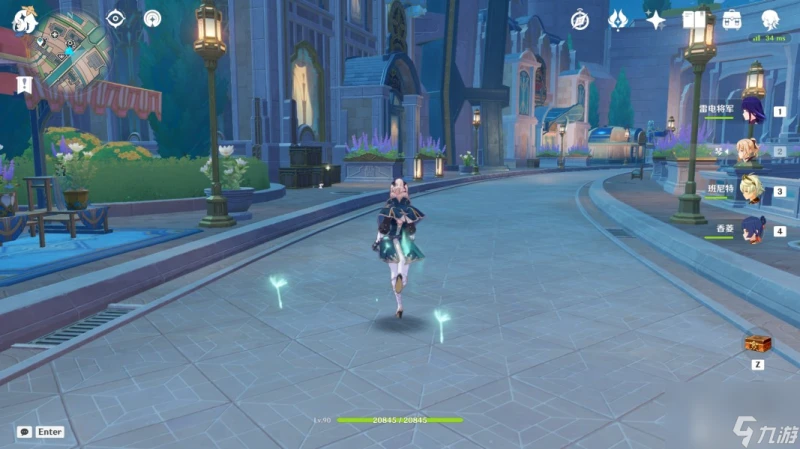The height and width of the screenshot is (449, 800).
Task: Open the chat box
Action: pyautogui.click(x=40, y=432)
